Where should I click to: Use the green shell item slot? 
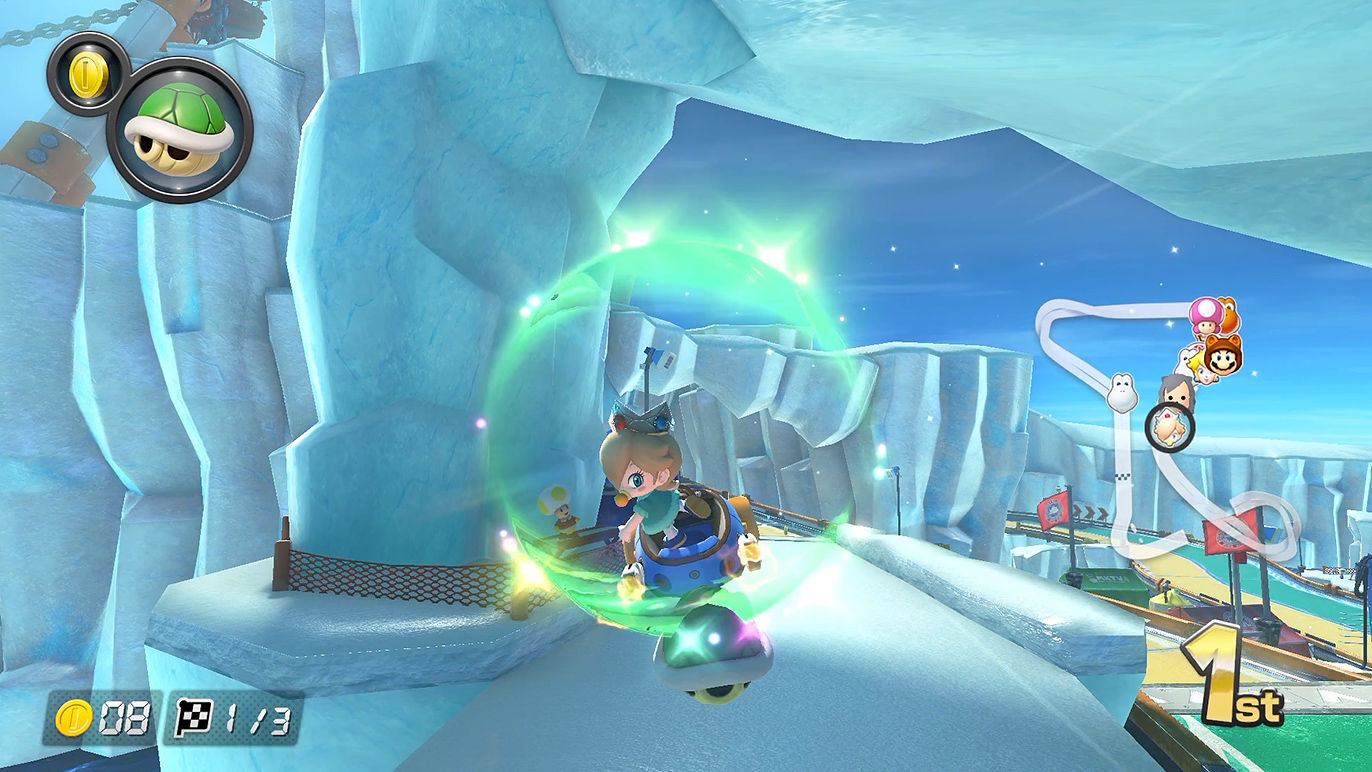(x=180, y=129)
